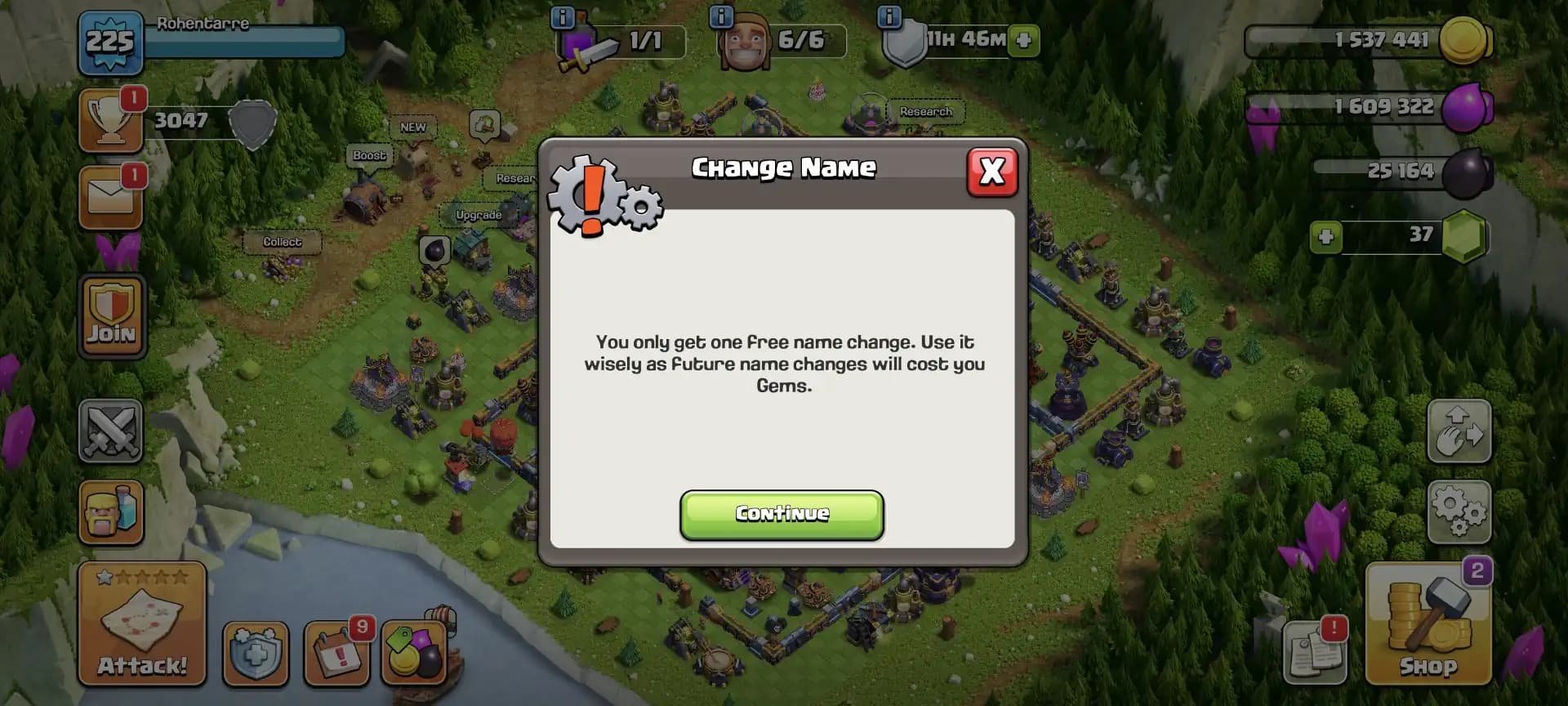The image size is (1568, 706).
Task: Select the crossed swords battle icon
Action: (111, 431)
